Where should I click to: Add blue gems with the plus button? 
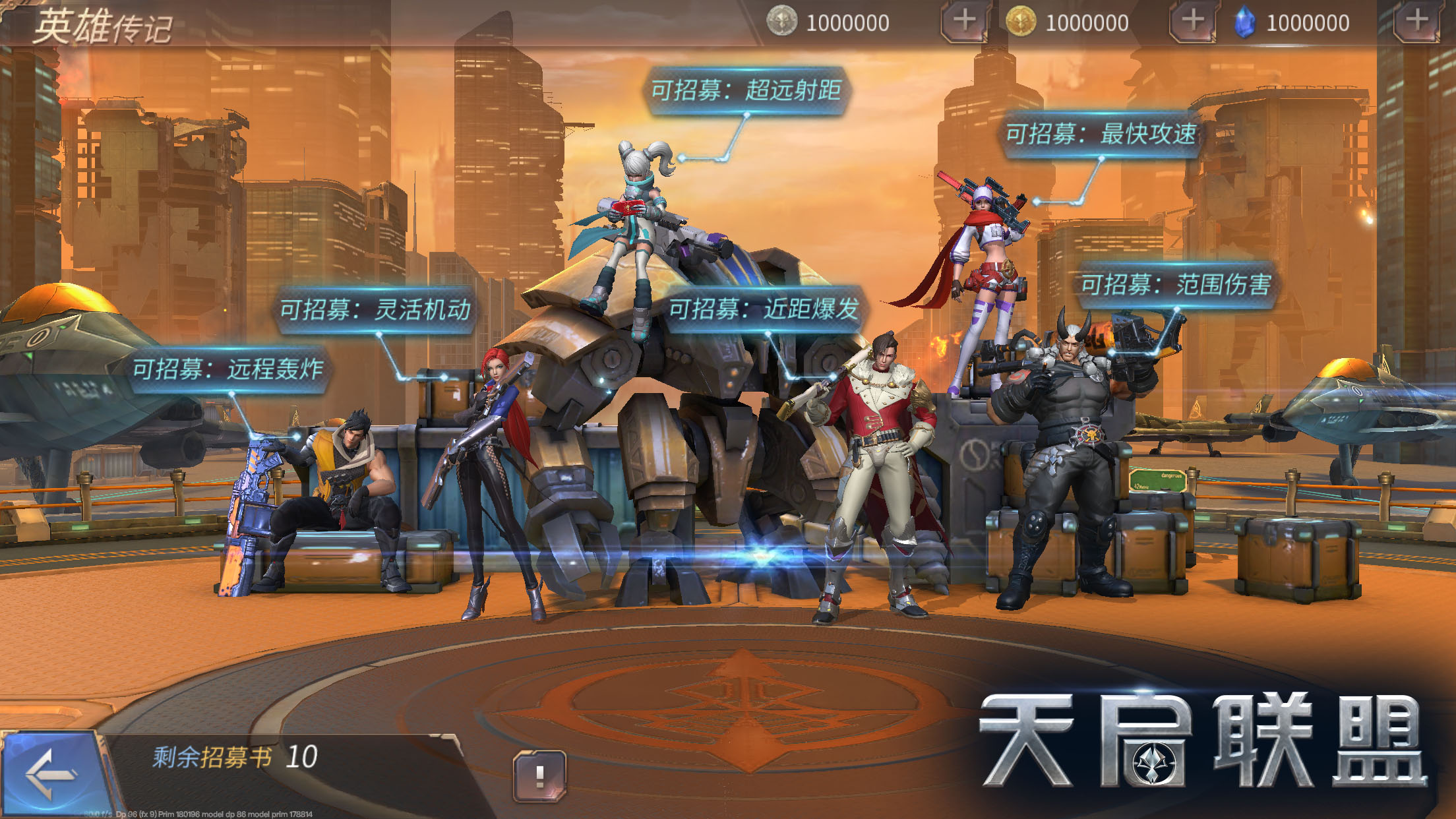(x=1416, y=22)
